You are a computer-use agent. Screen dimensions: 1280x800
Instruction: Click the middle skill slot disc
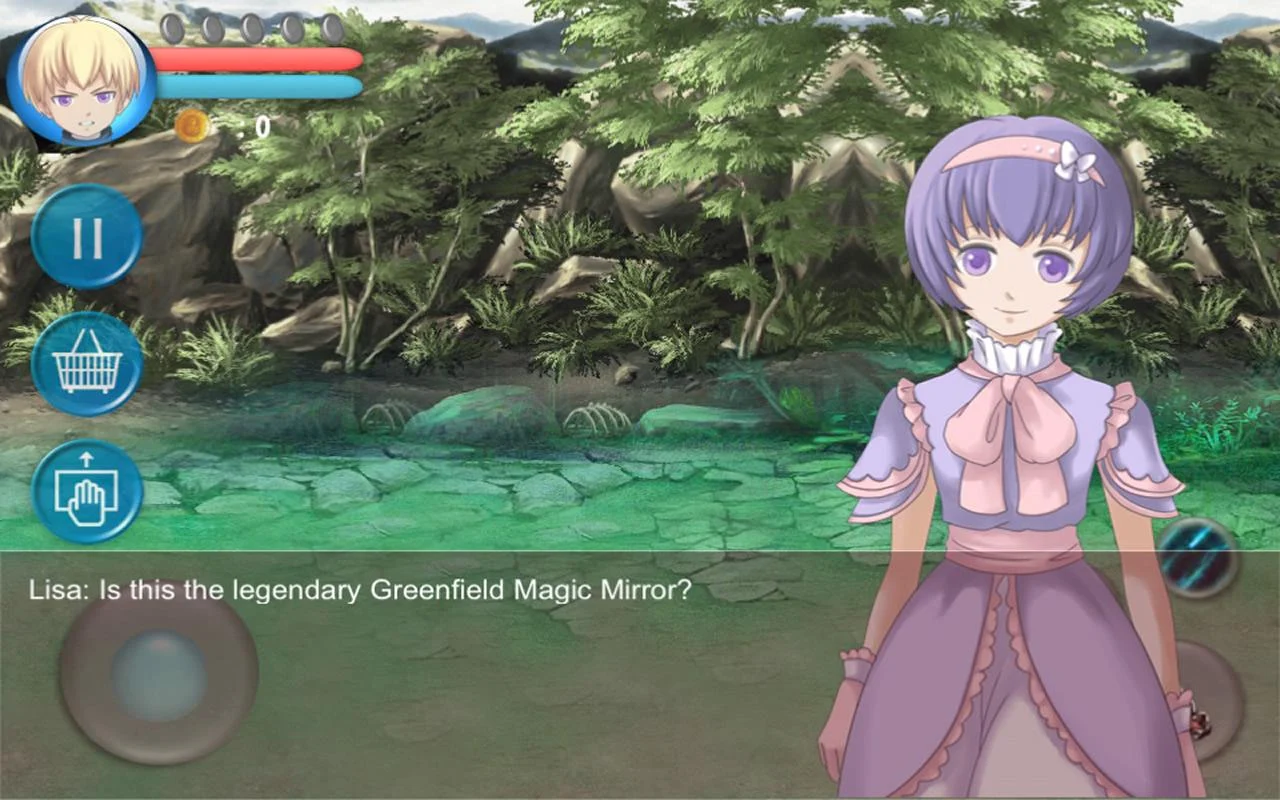(x=252, y=29)
